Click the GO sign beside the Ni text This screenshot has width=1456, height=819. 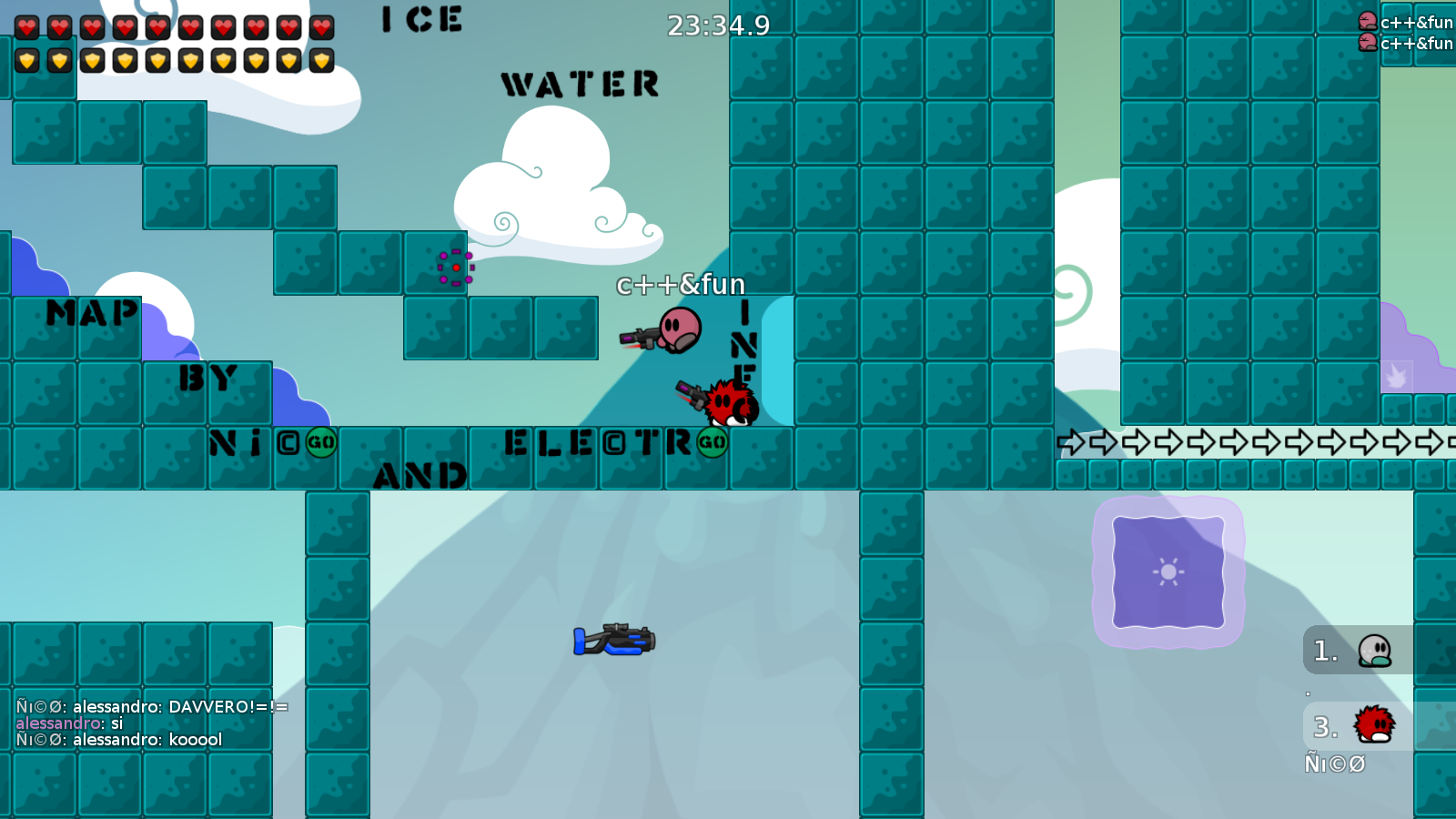[x=320, y=443]
